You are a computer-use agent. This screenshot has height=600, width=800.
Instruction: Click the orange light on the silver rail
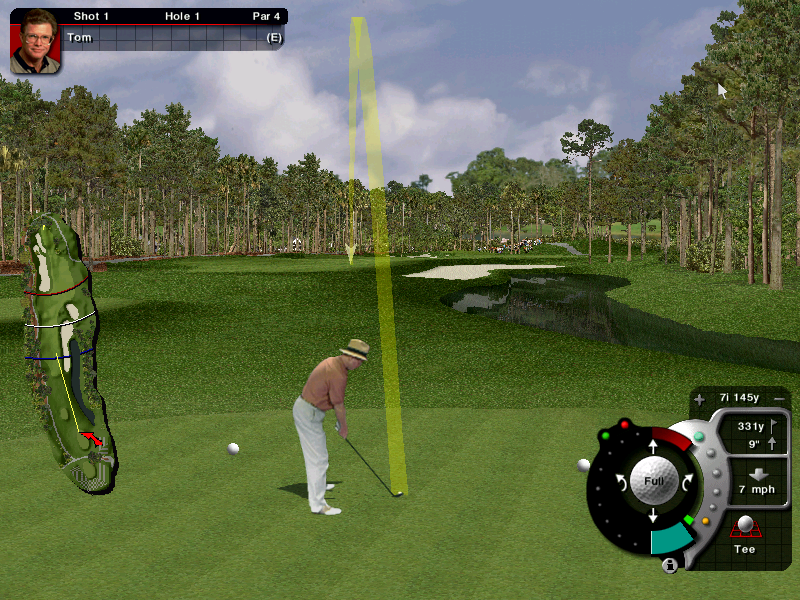[x=706, y=520]
